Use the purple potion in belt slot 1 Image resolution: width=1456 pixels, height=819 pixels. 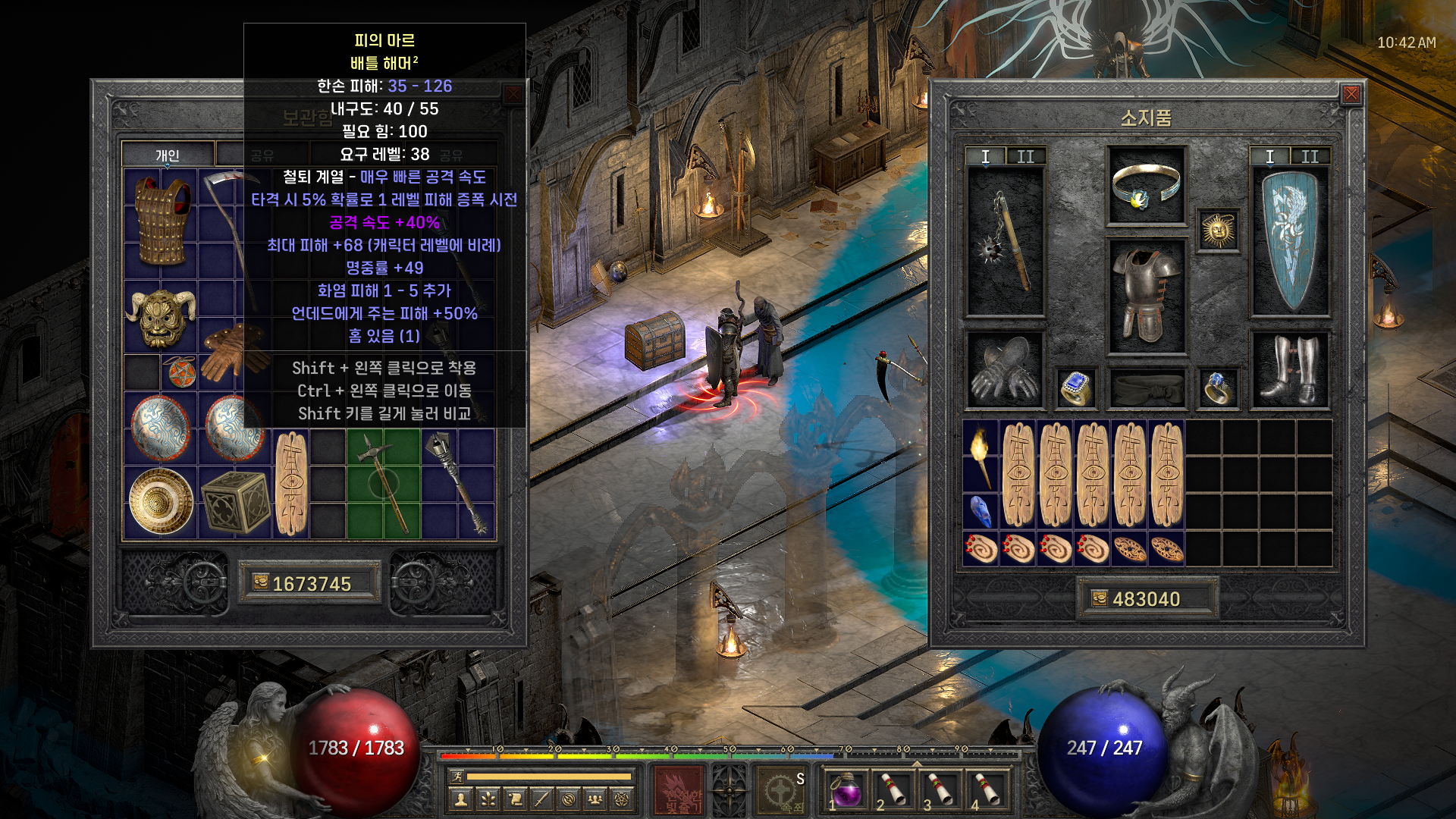click(847, 790)
